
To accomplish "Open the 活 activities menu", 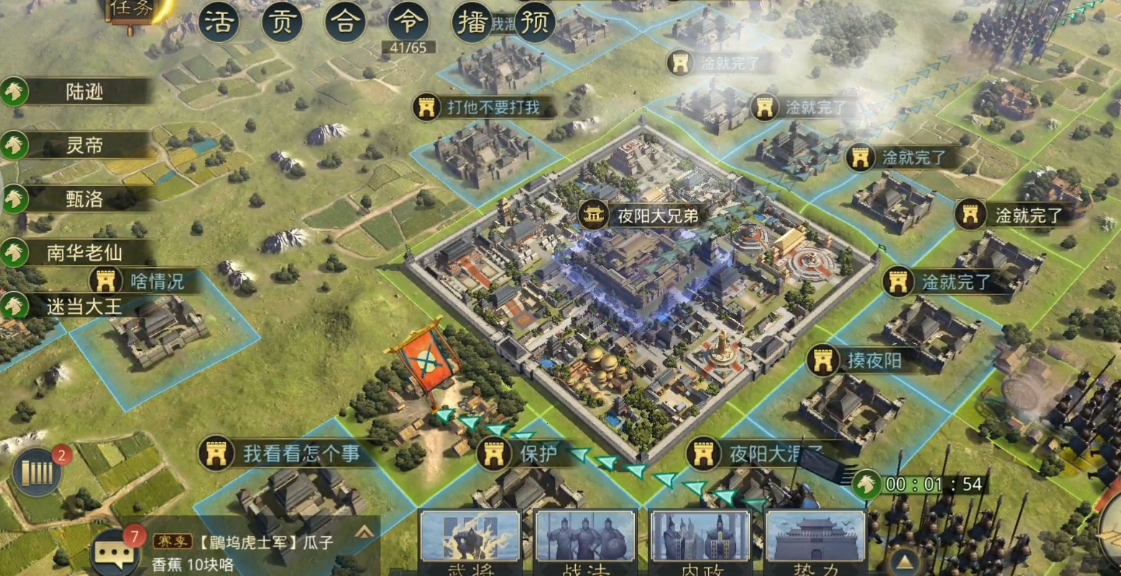I will coord(218,21).
